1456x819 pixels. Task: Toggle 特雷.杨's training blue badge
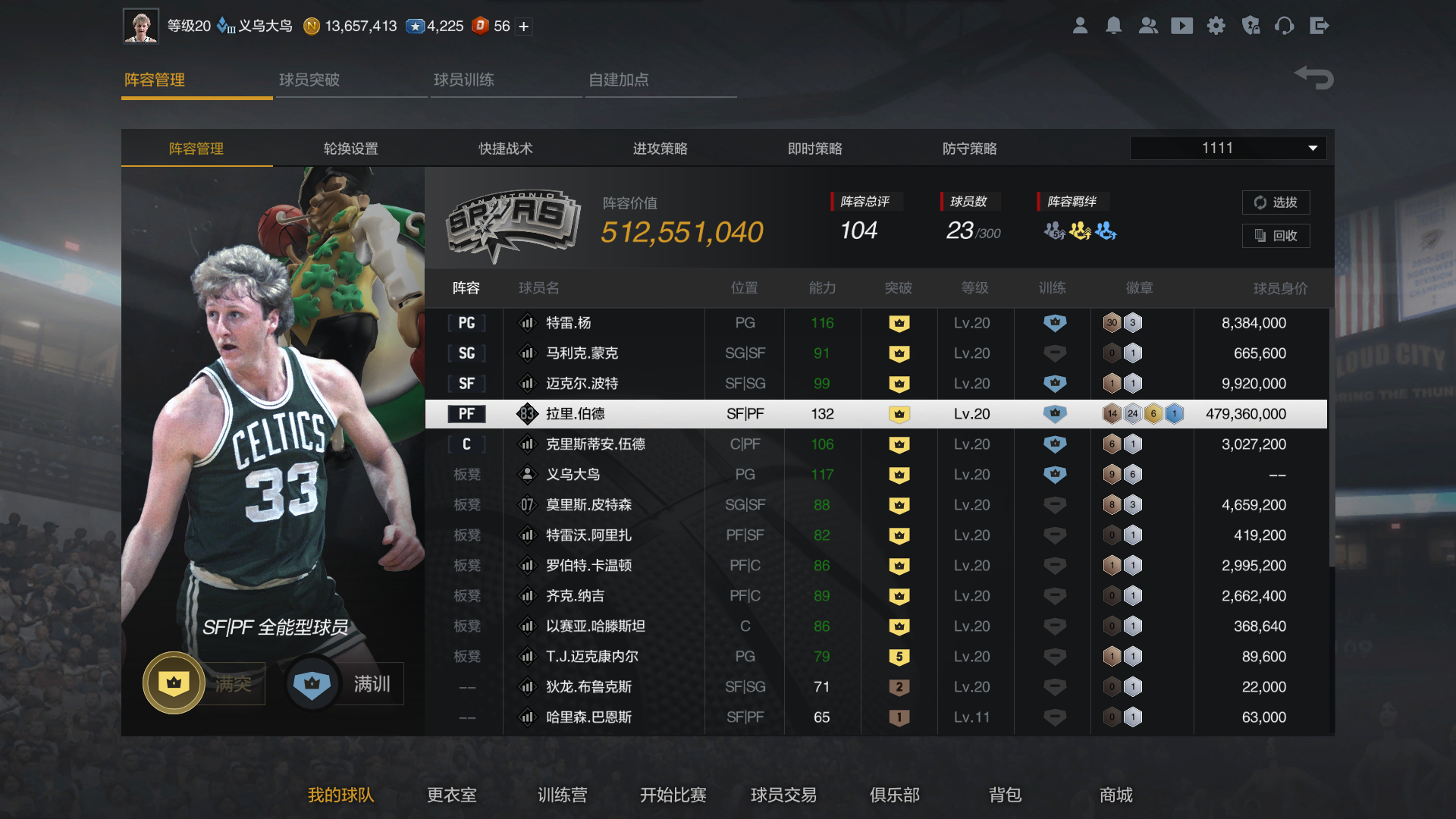(x=1053, y=322)
